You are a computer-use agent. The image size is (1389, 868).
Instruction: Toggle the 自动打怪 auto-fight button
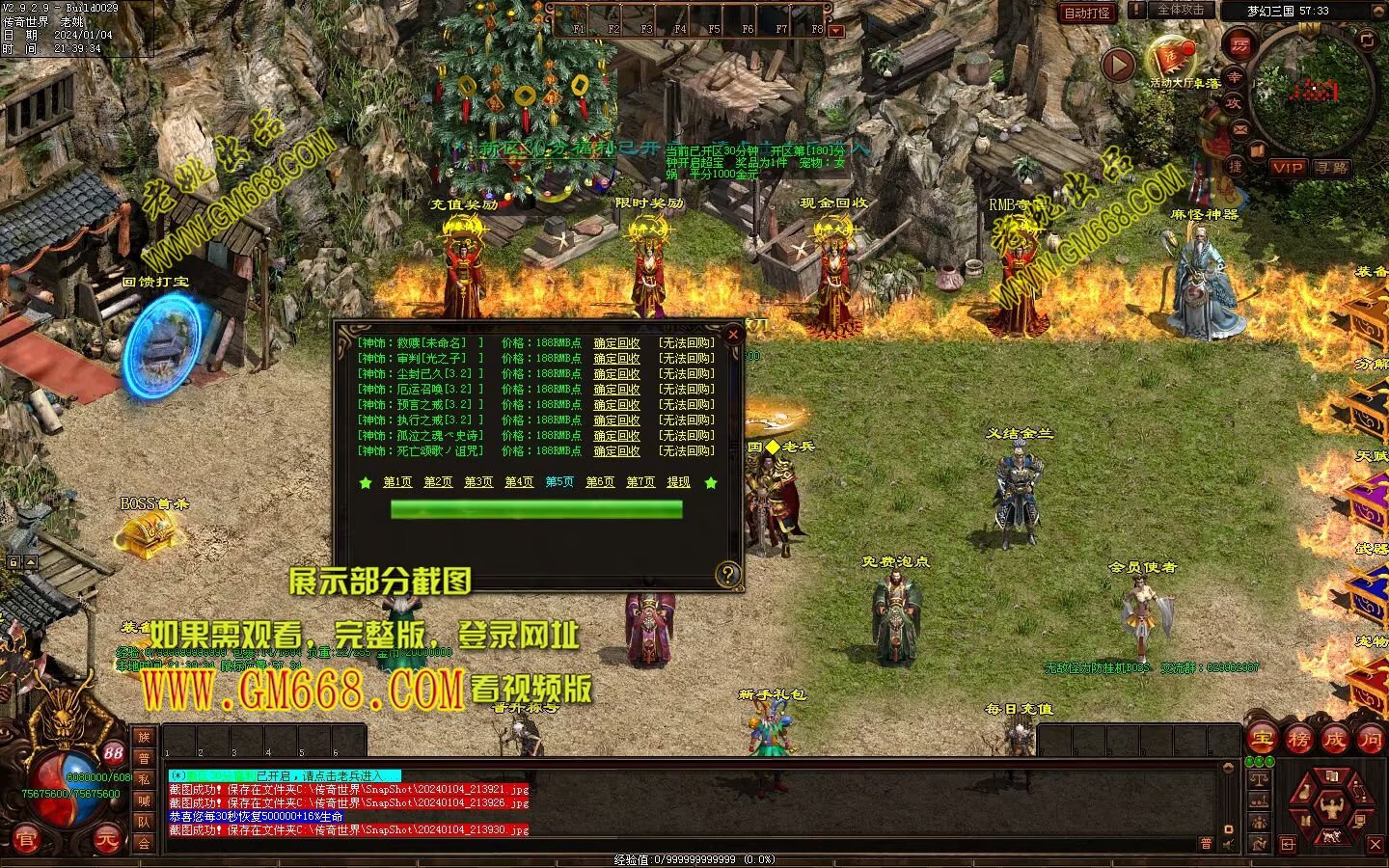click(1087, 13)
